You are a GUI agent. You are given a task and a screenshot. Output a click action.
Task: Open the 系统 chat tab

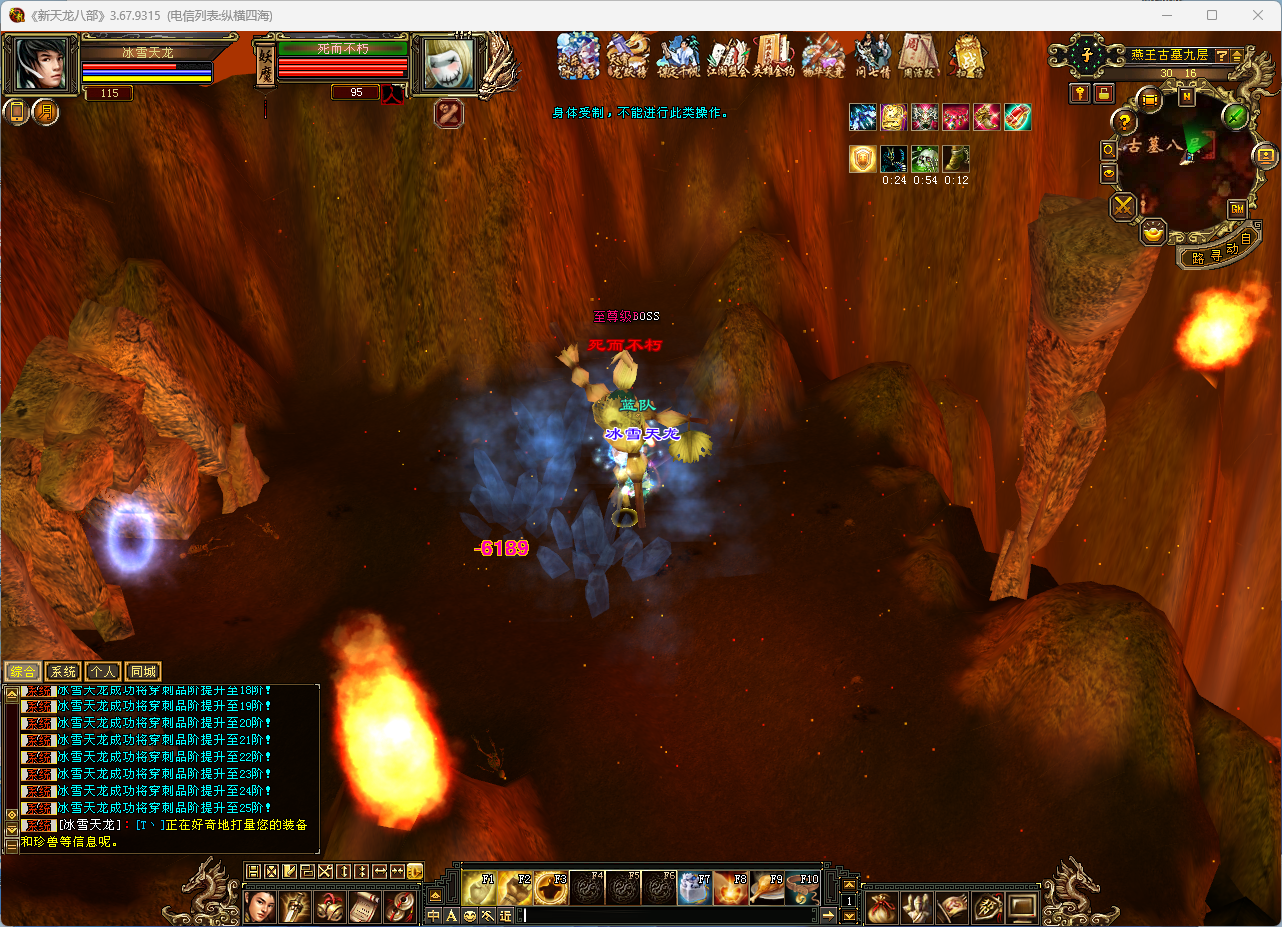point(63,672)
